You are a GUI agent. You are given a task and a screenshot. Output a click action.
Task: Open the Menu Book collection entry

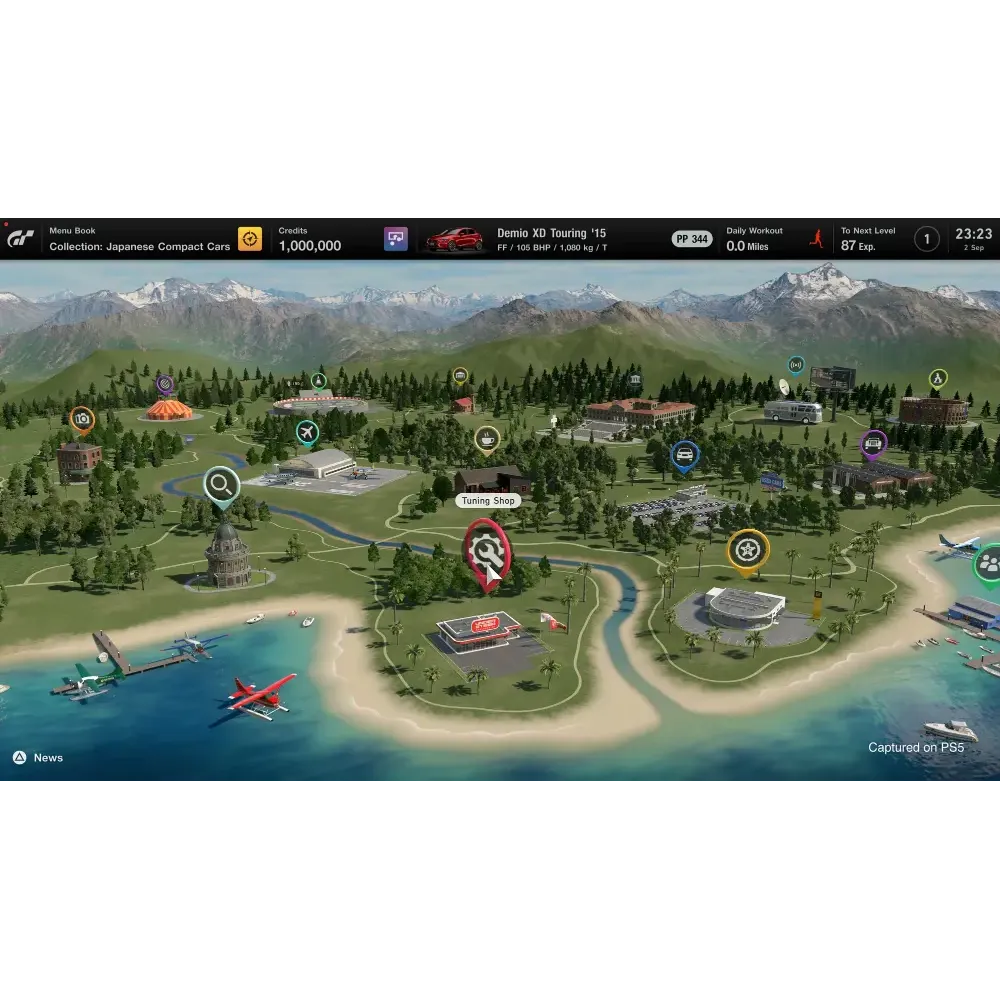140,239
